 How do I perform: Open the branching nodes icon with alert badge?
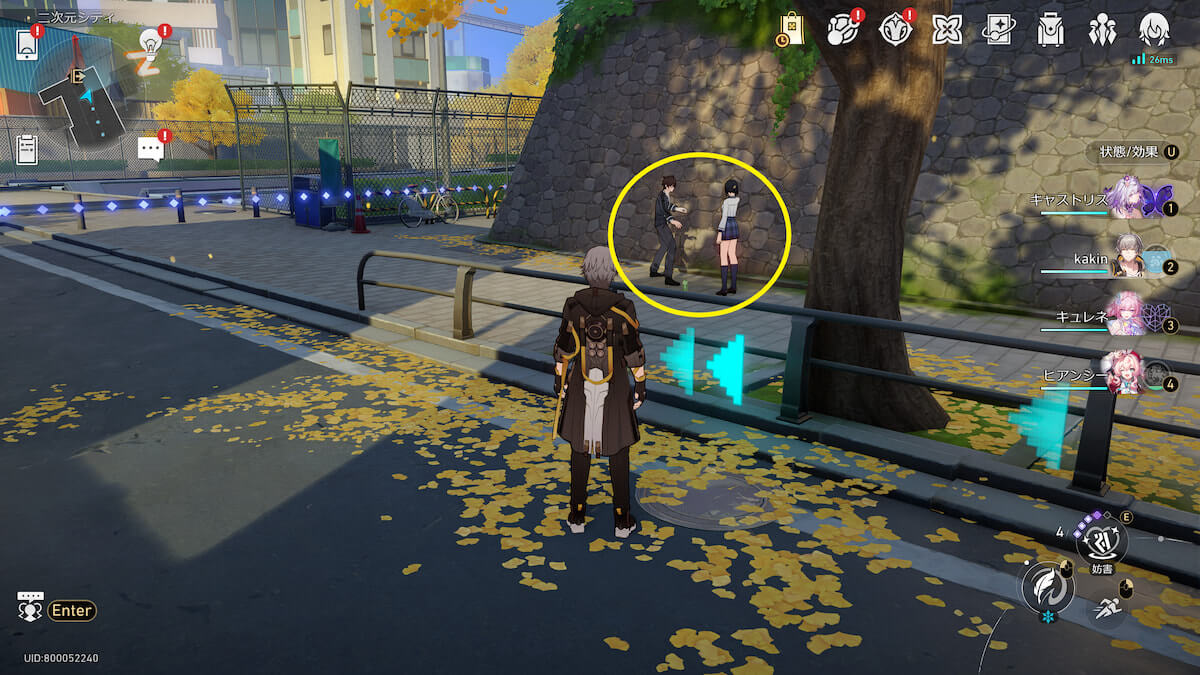coord(843,30)
